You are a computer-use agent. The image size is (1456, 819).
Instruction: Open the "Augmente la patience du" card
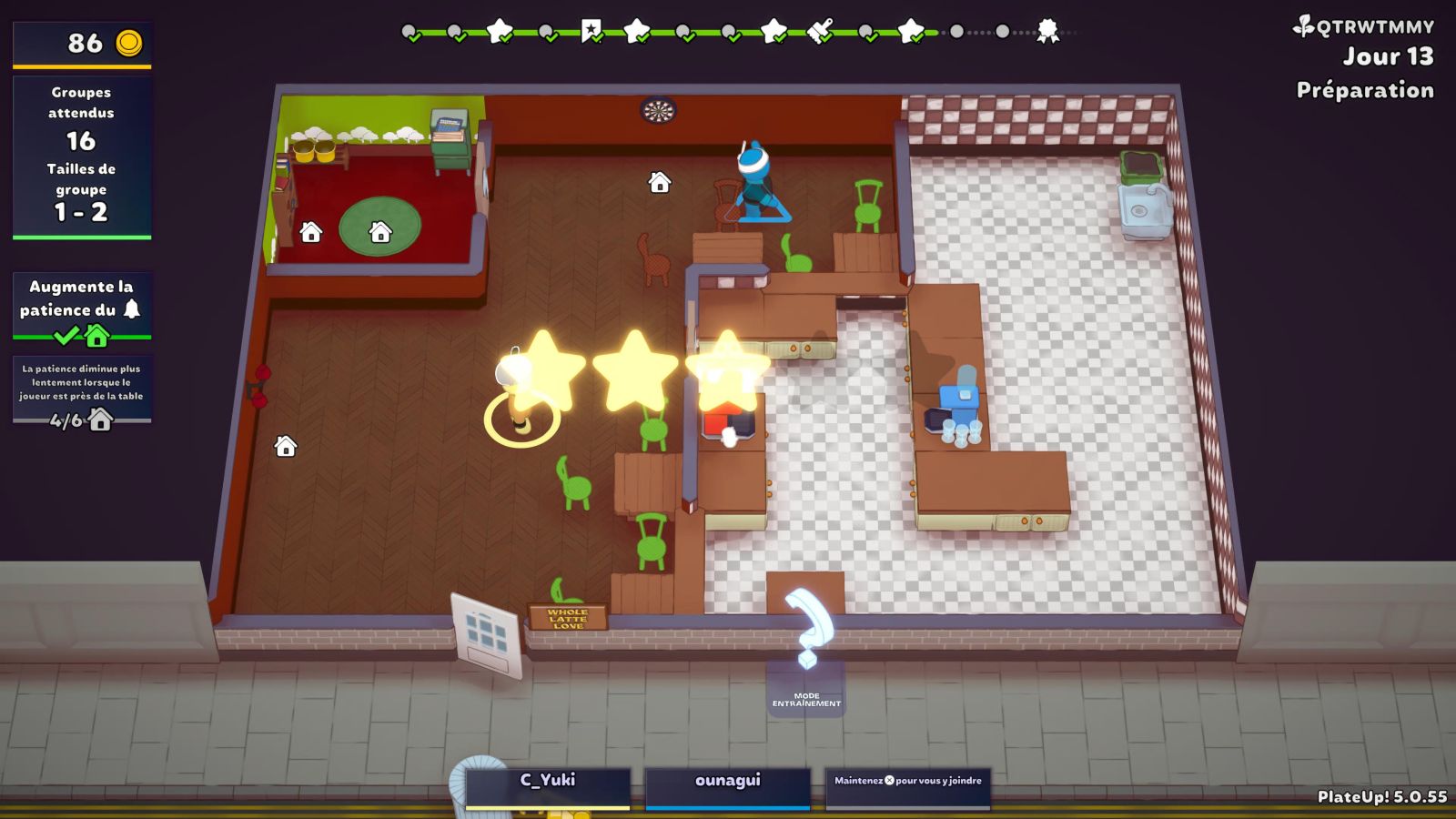(82, 308)
